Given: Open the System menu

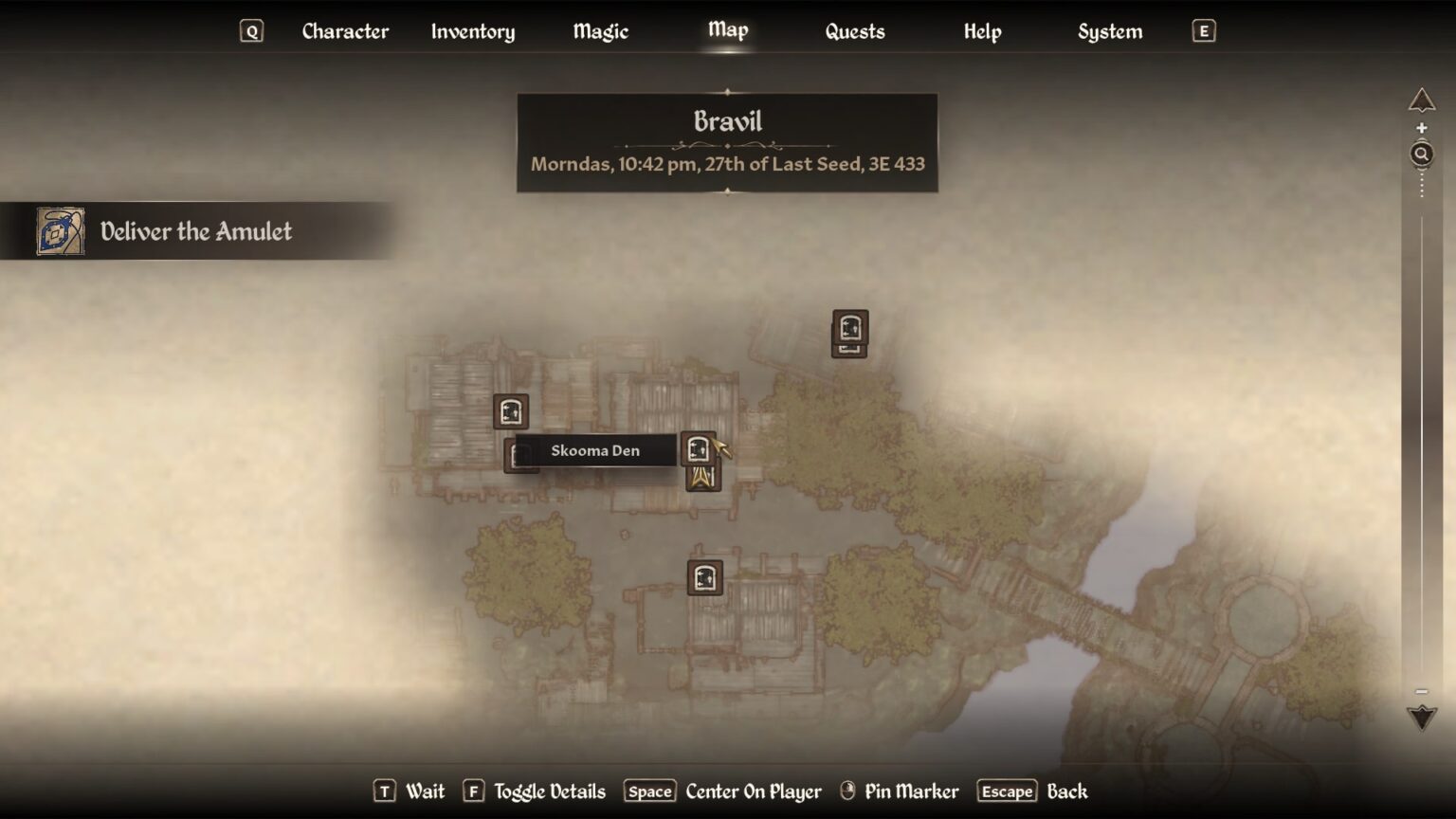Looking at the screenshot, I should pos(1109,31).
